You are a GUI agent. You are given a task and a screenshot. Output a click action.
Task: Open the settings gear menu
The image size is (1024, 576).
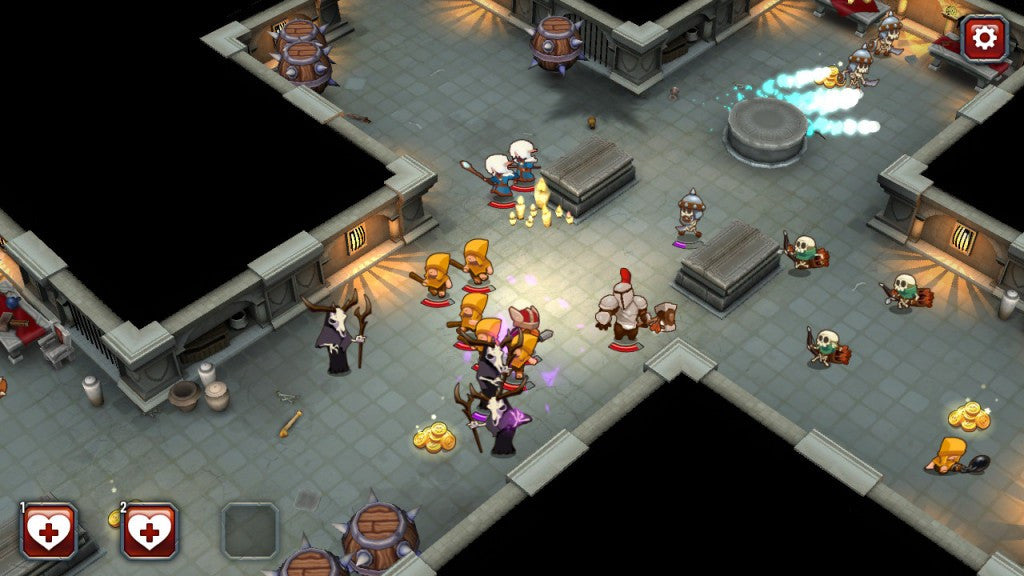(x=985, y=38)
